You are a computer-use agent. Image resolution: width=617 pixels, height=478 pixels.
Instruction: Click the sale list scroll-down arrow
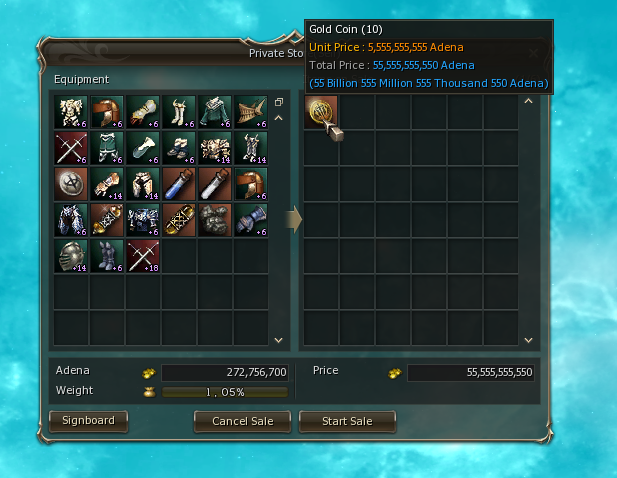tap(529, 340)
